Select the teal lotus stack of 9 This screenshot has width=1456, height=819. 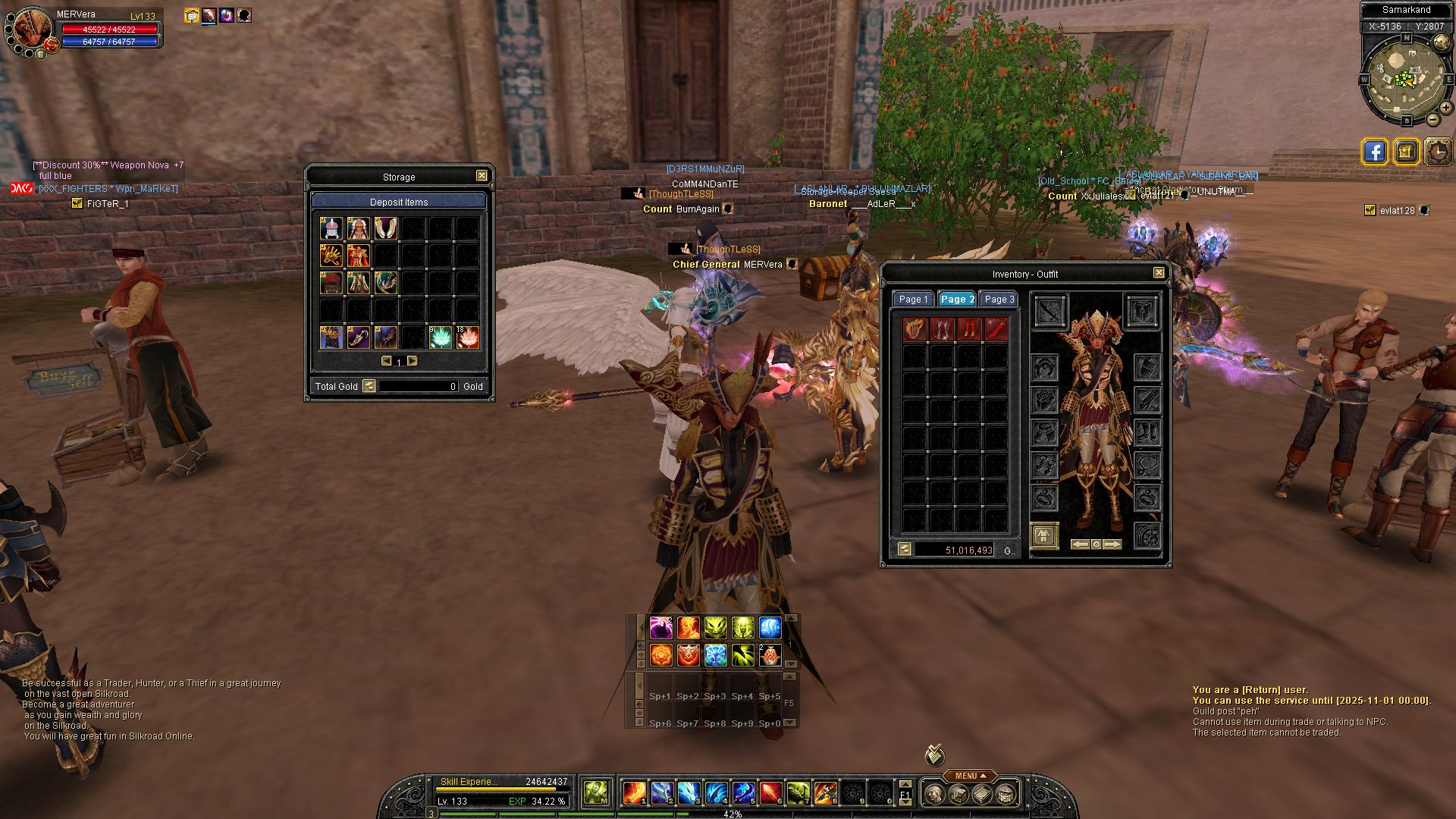440,337
